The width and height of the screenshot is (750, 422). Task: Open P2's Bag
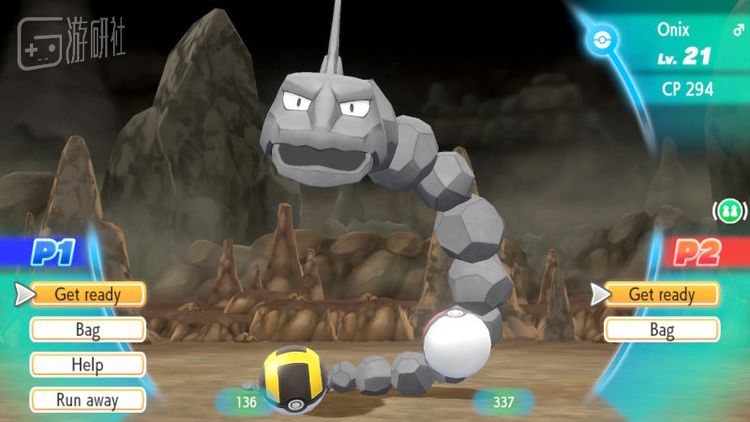(x=661, y=329)
